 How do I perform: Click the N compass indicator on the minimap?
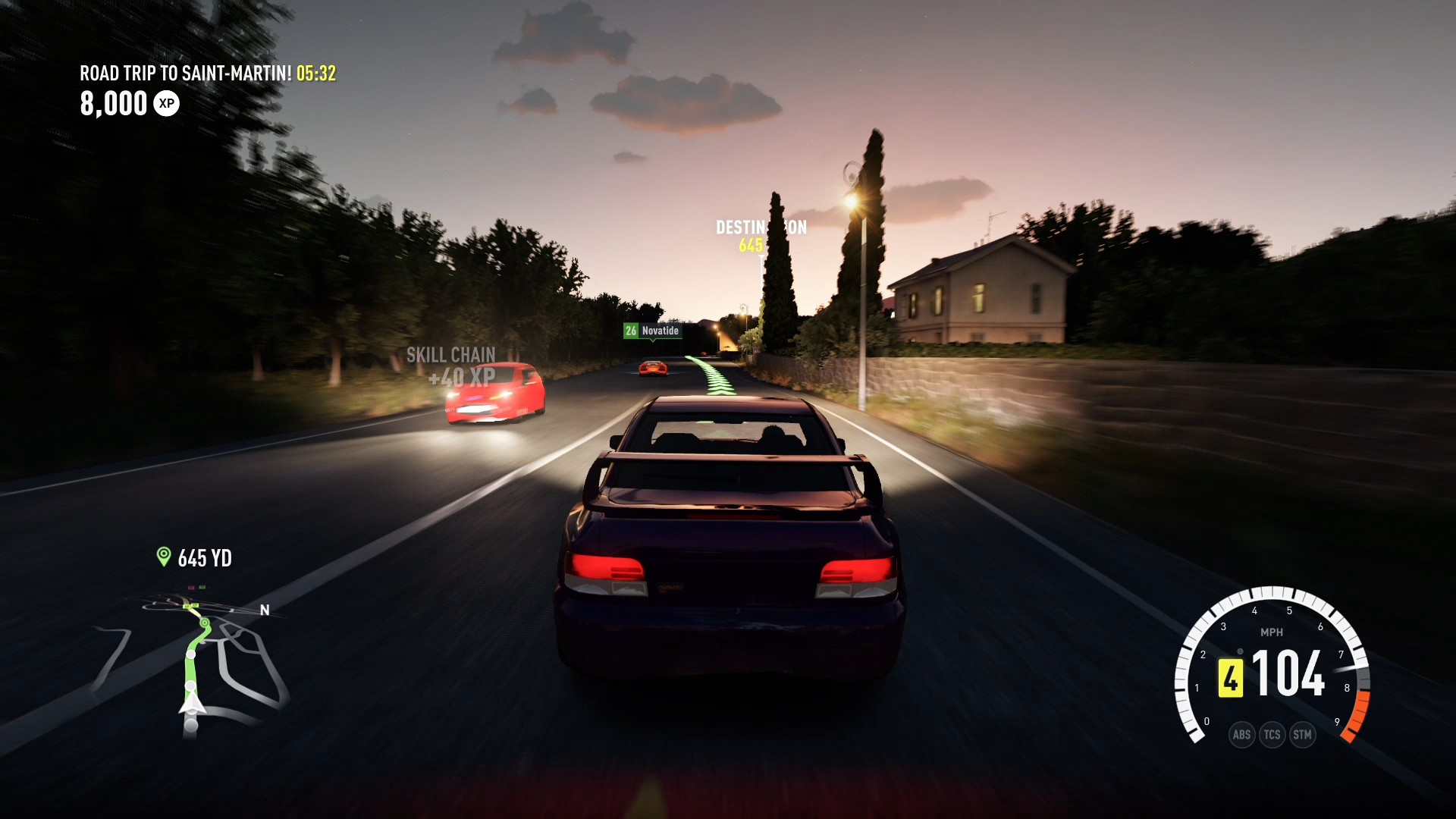click(264, 609)
